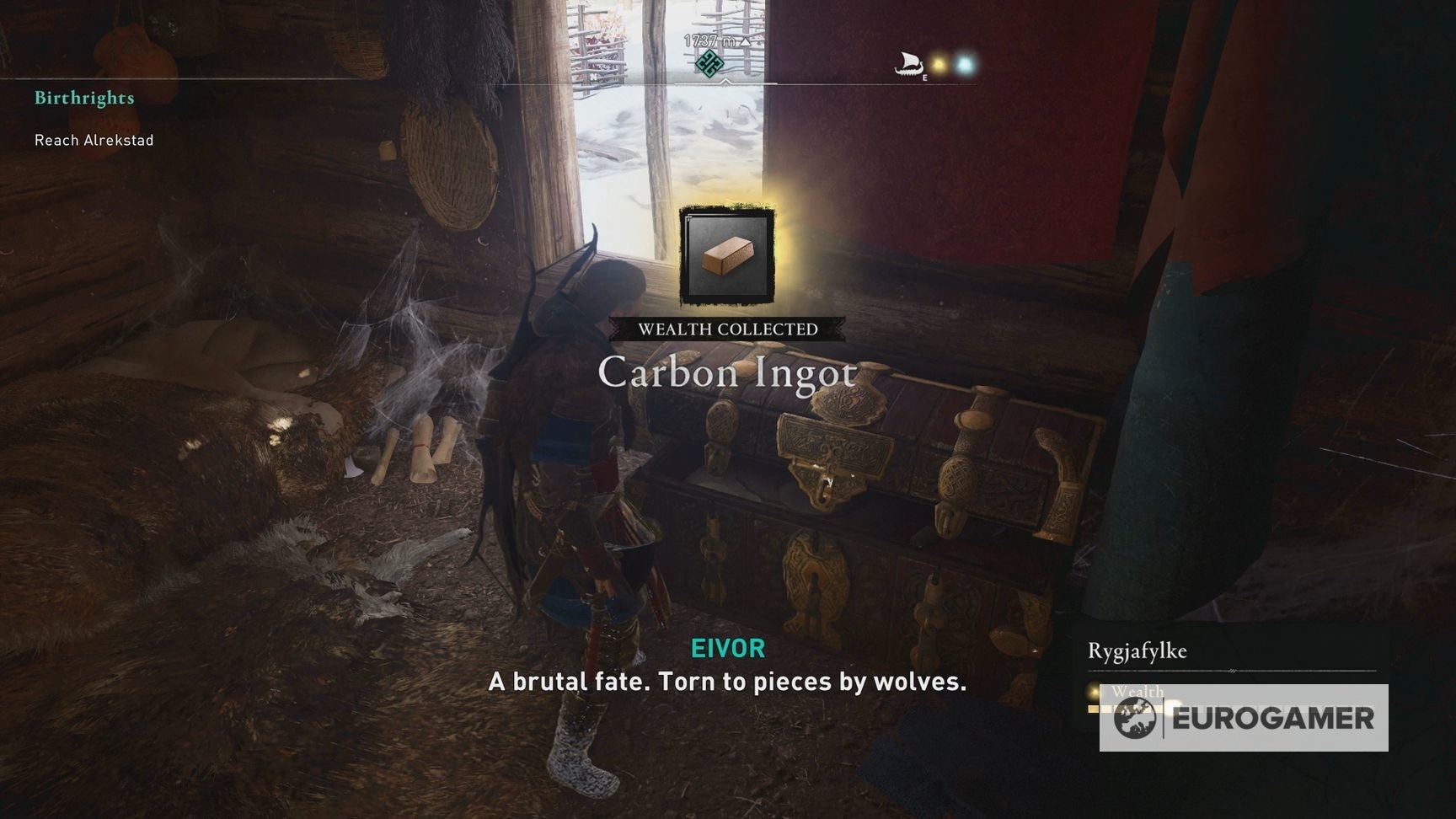
Task: Select the Birthrights quest title
Action: point(83,97)
